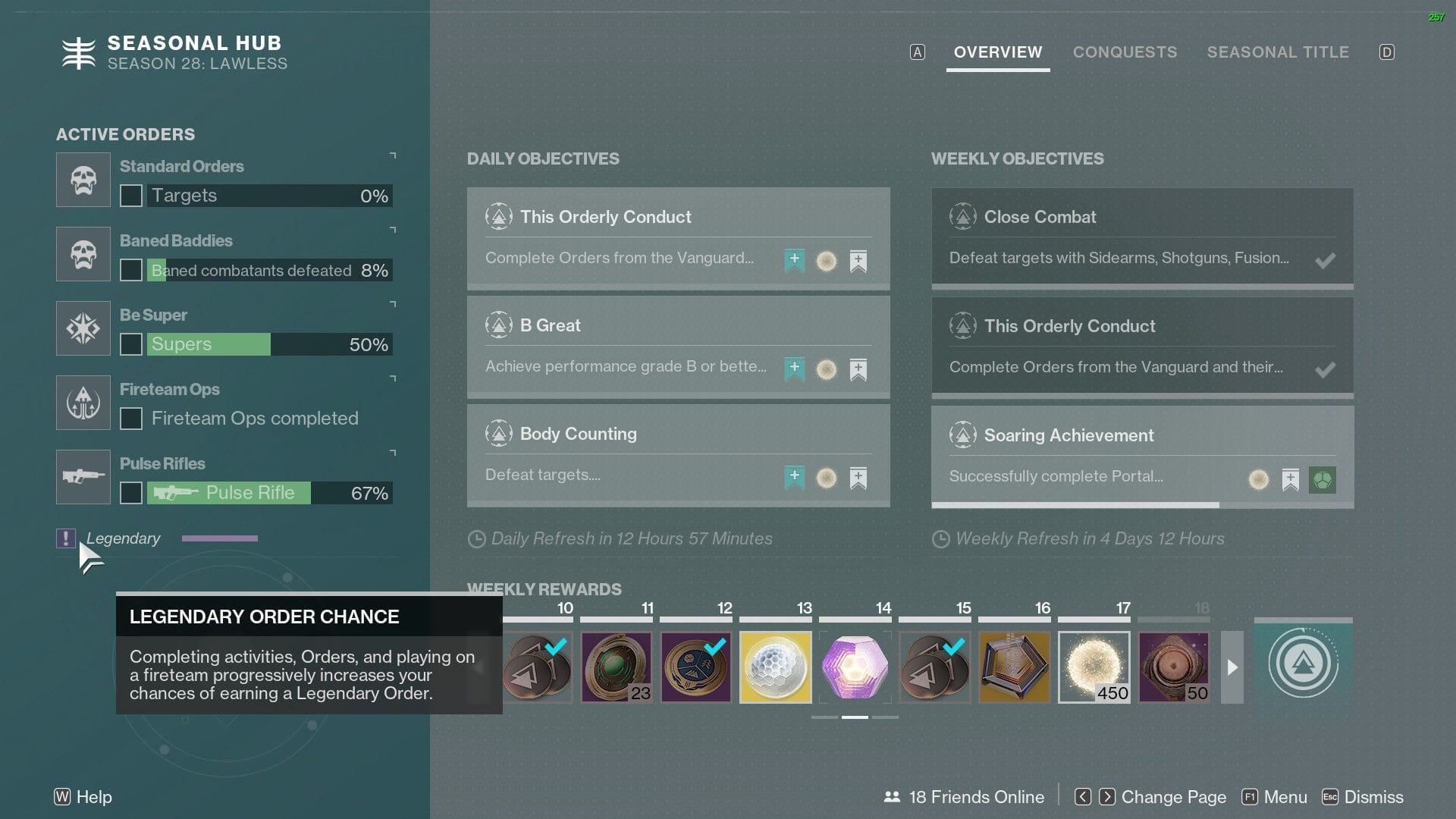The width and height of the screenshot is (1456, 819).
Task: Check the Supers progress checkbox
Action: coord(130,344)
